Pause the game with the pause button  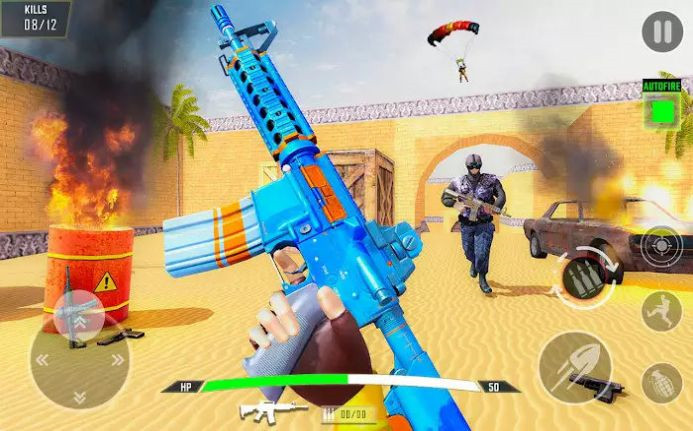pos(661,32)
